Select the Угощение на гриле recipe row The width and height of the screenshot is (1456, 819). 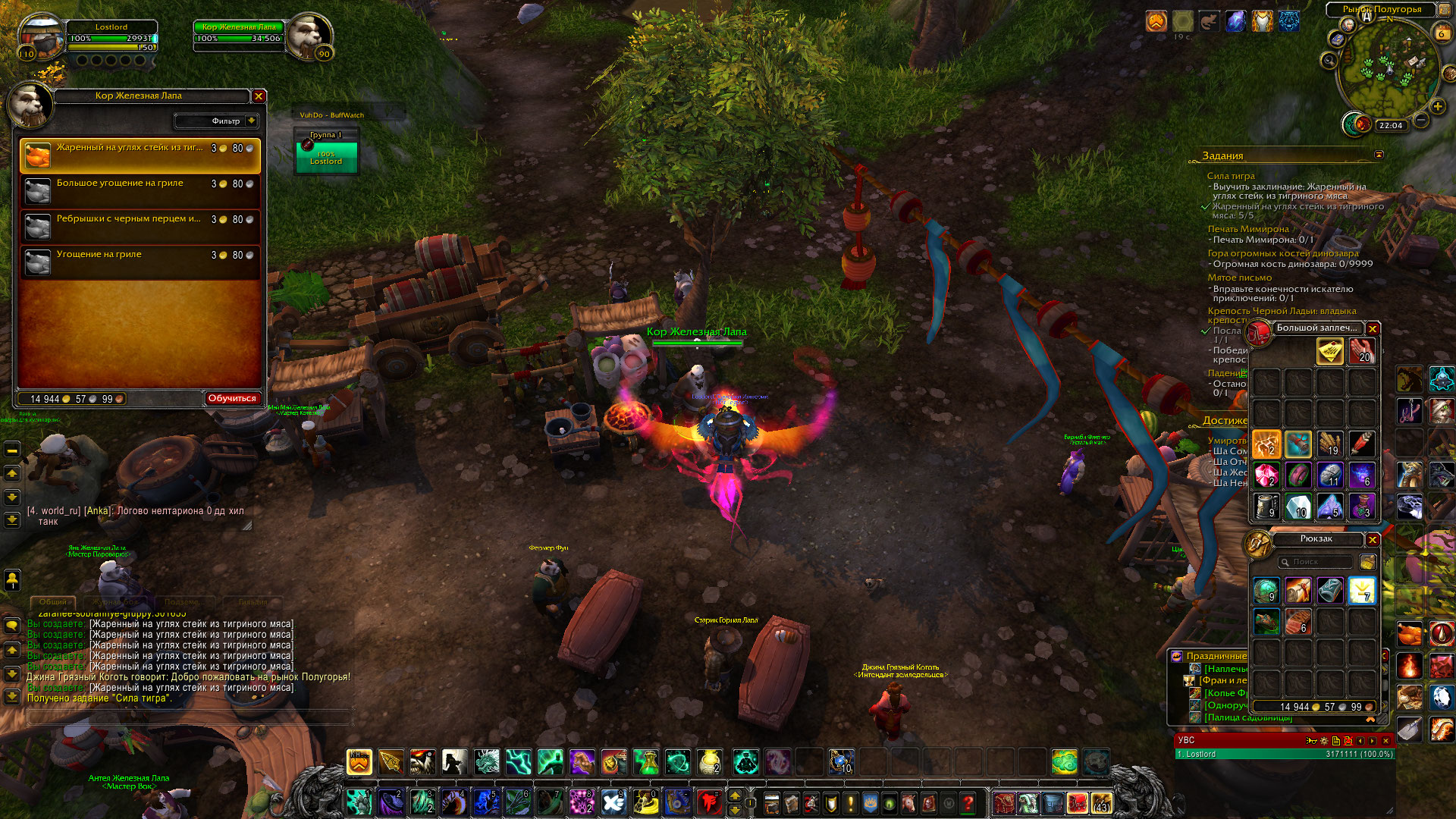coord(140,262)
